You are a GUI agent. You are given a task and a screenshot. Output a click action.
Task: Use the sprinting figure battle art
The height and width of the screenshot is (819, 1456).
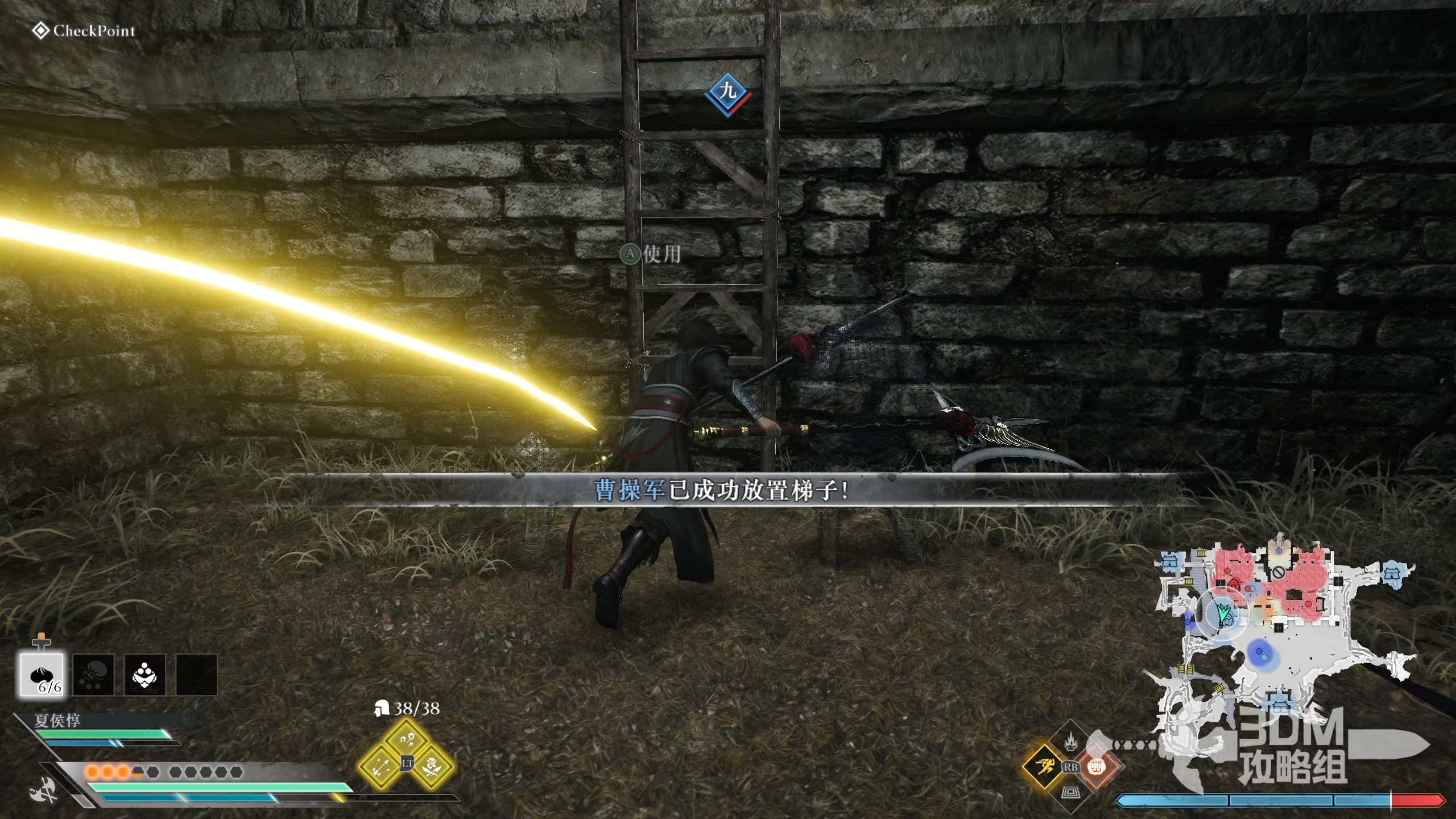tap(1045, 766)
